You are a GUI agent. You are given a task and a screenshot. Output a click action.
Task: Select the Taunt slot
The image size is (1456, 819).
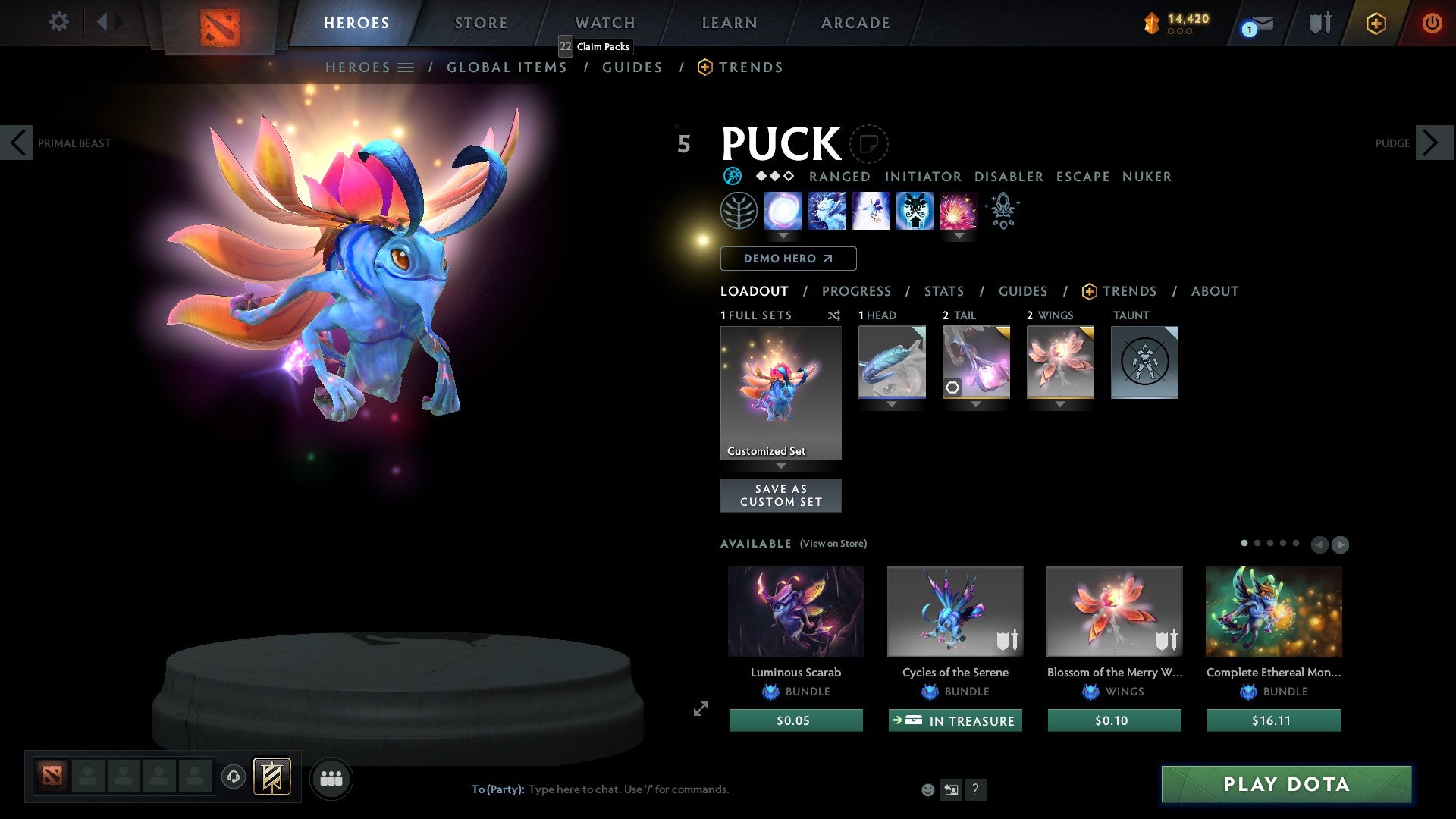click(1144, 362)
